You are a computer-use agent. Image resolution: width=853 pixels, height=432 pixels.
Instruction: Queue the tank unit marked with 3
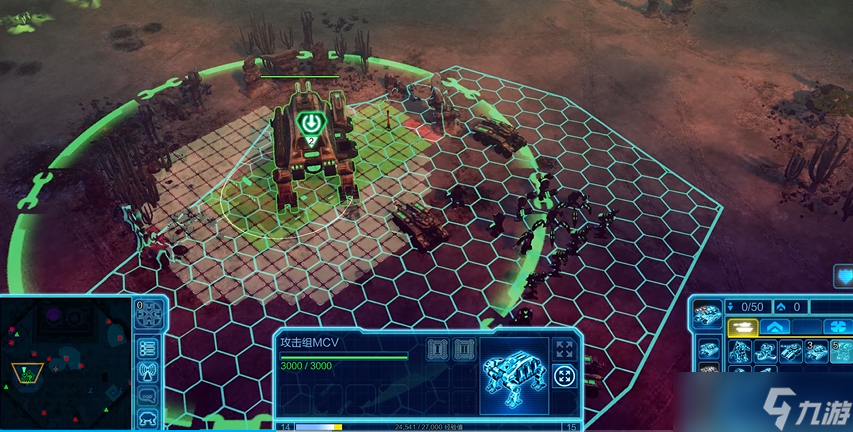[x=815, y=350]
